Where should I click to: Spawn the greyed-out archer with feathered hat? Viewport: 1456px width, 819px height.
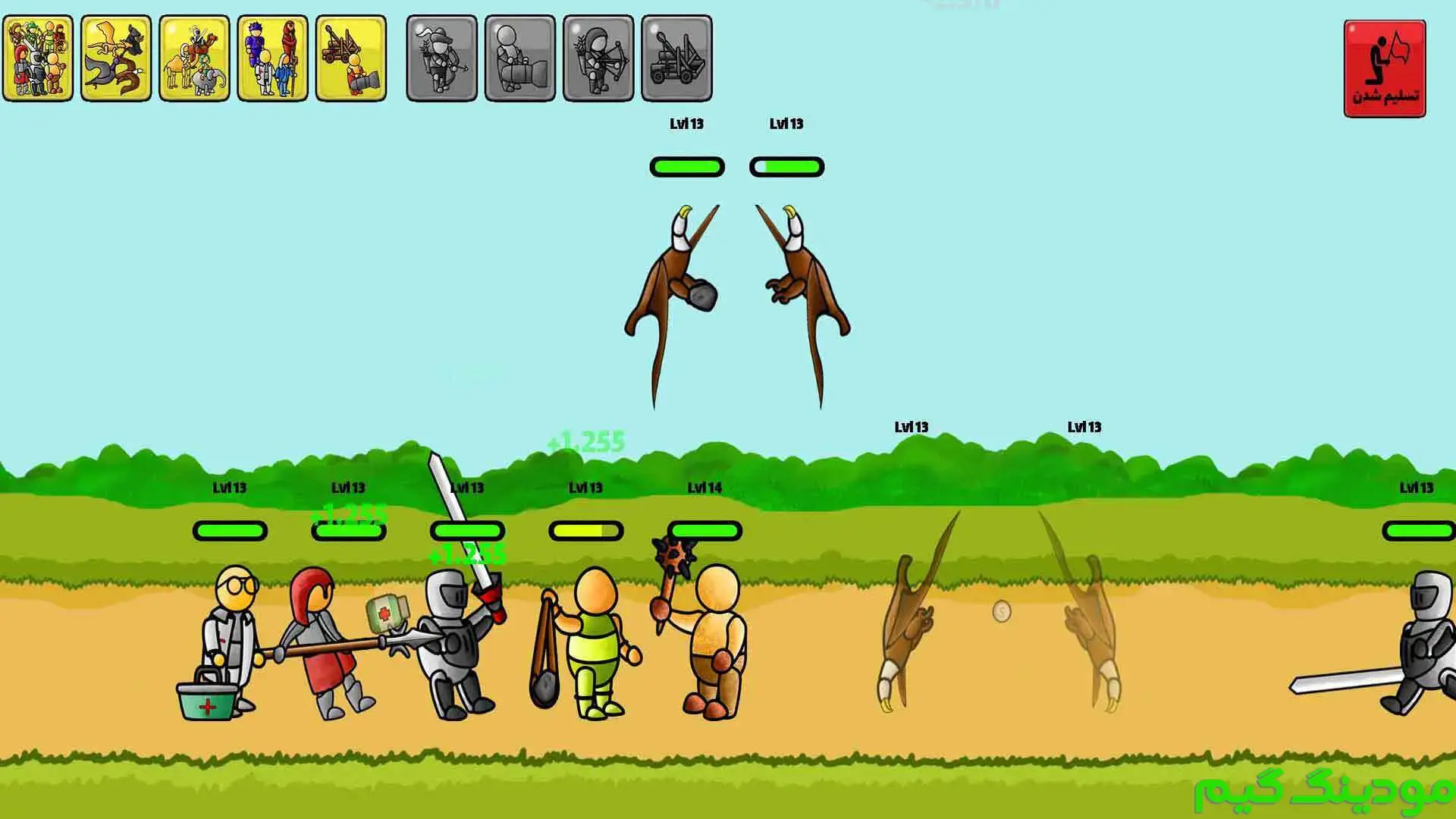441,58
